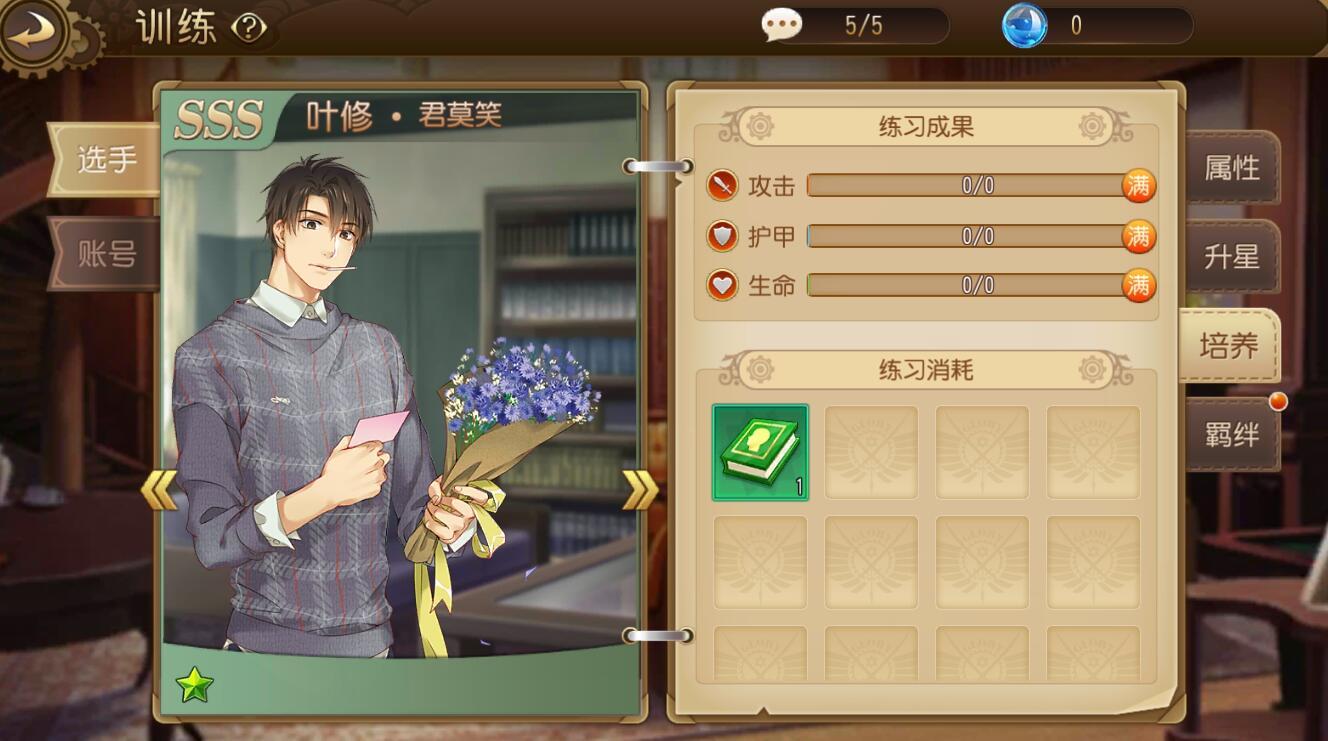Open the 升星 star upgrade tab
The image size is (1328, 741).
click(1231, 257)
